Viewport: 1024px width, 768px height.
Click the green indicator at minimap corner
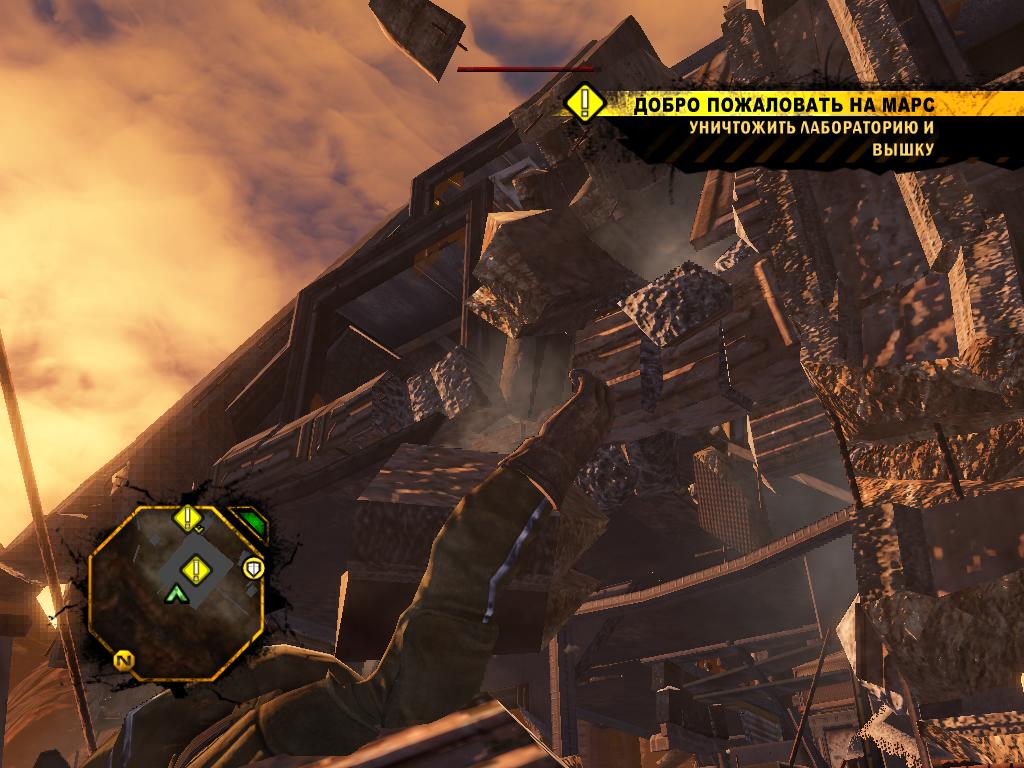coord(251,521)
